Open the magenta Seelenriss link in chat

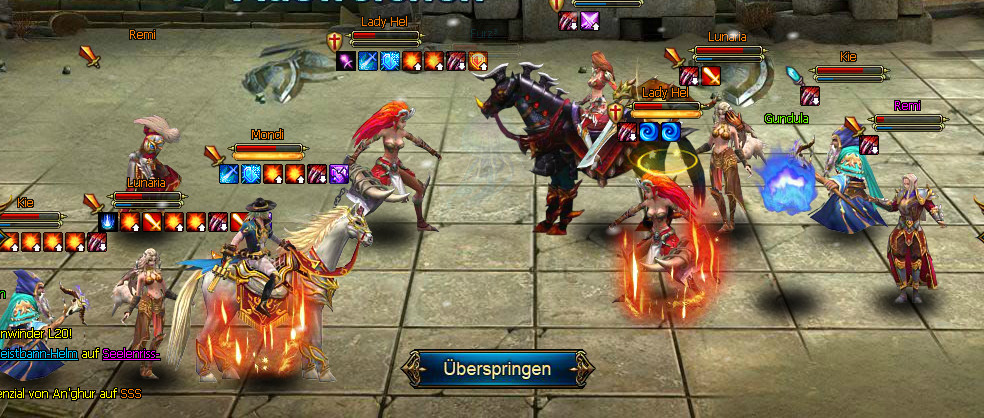130,354
